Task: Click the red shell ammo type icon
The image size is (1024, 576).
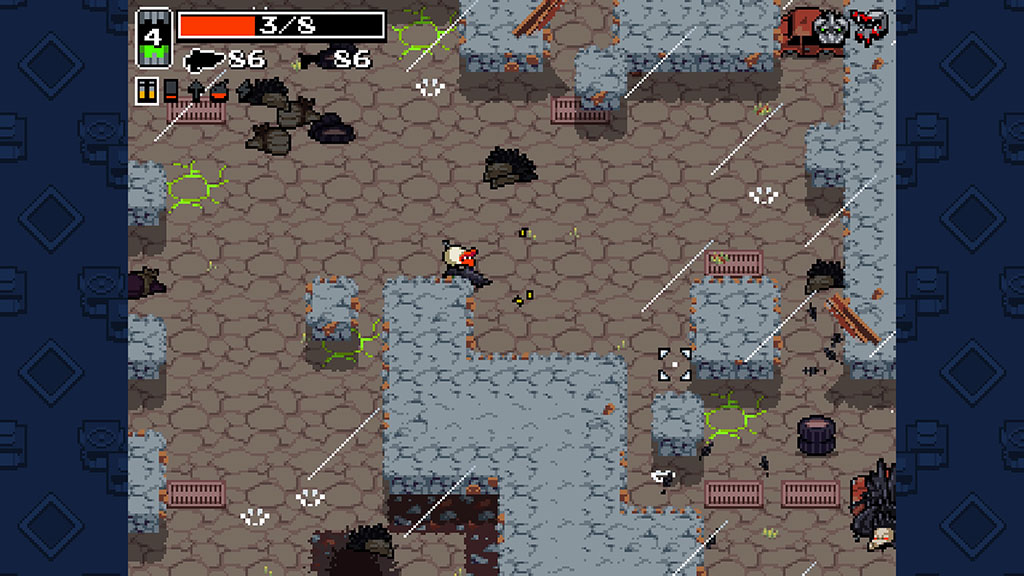Action: pyautogui.click(x=170, y=91)
